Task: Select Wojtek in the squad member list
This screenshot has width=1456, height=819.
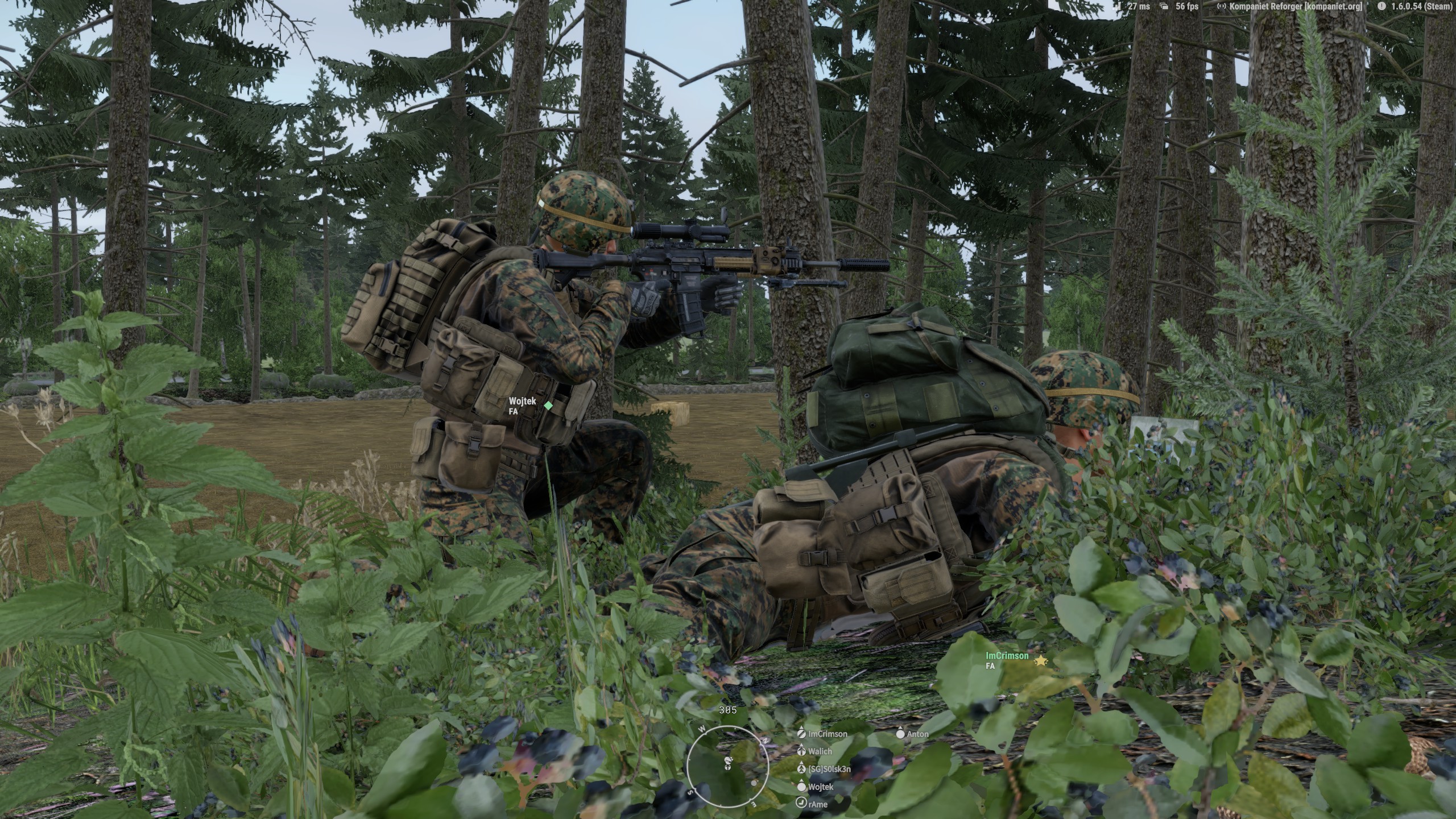Action: tap(820, 787)
